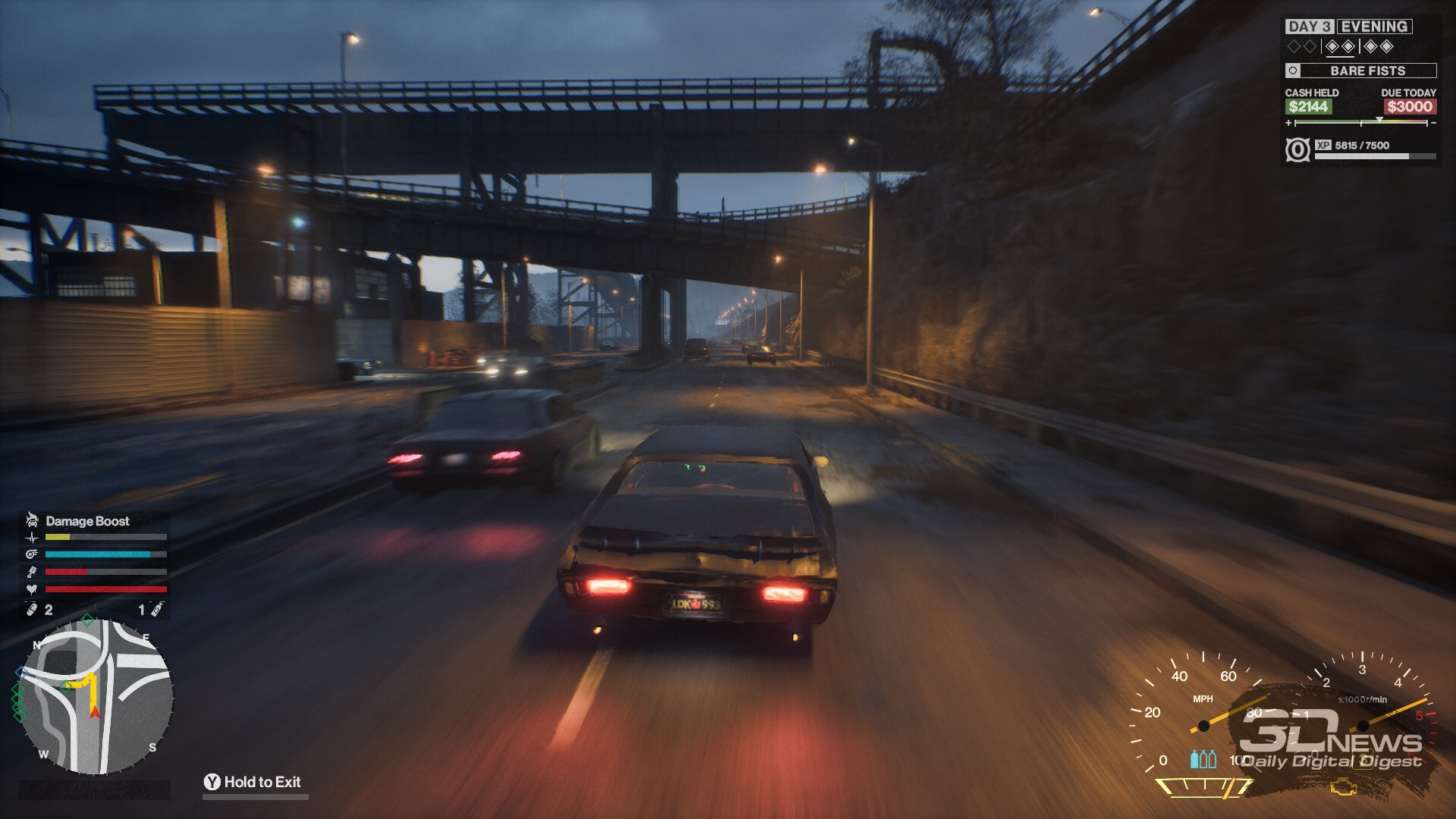Select the Bare Fists weapon slot

pyautogui.click(x=1360, y=71)
